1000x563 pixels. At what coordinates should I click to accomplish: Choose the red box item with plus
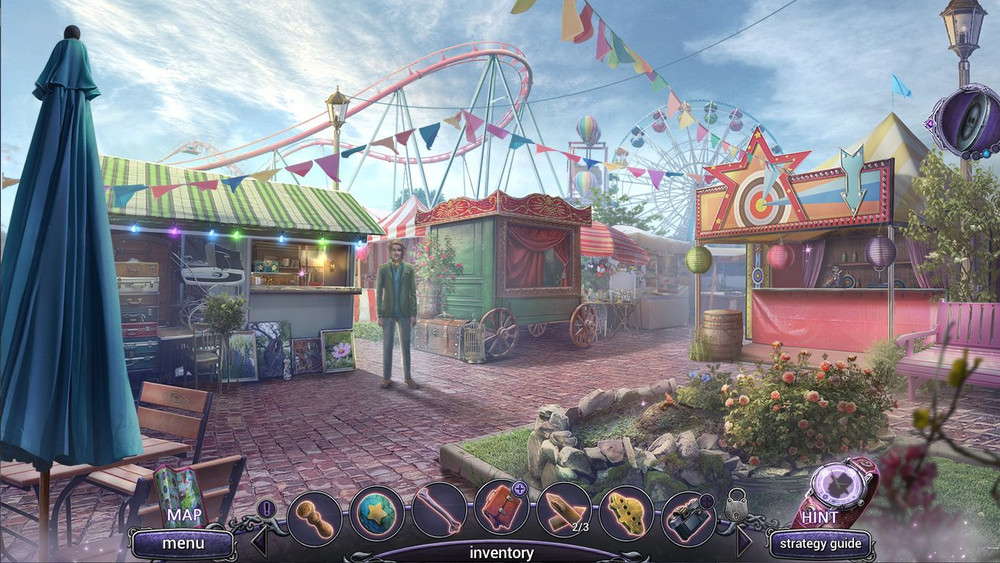501,510
